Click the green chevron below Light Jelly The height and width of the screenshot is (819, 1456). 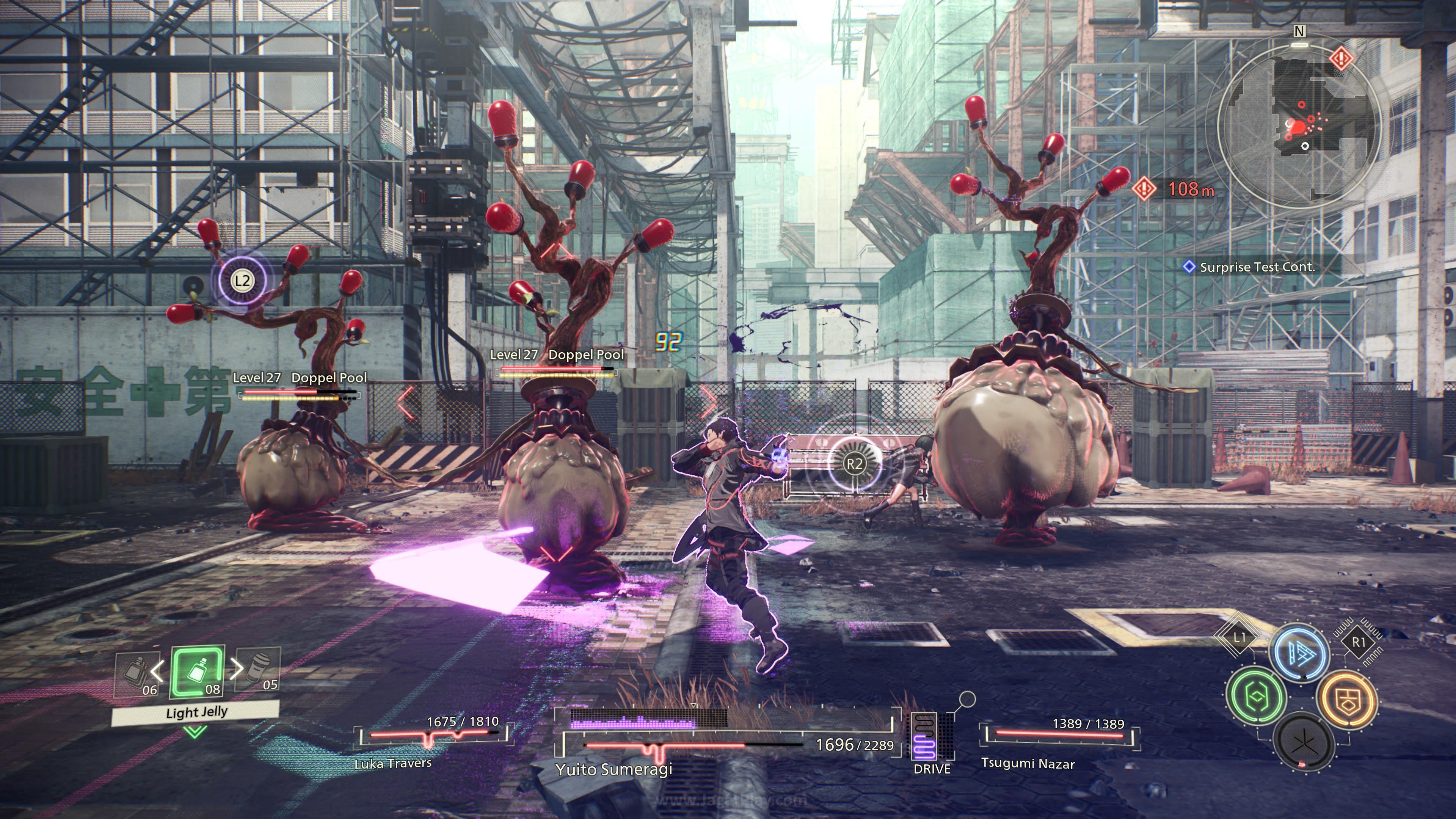click(195, 733)
